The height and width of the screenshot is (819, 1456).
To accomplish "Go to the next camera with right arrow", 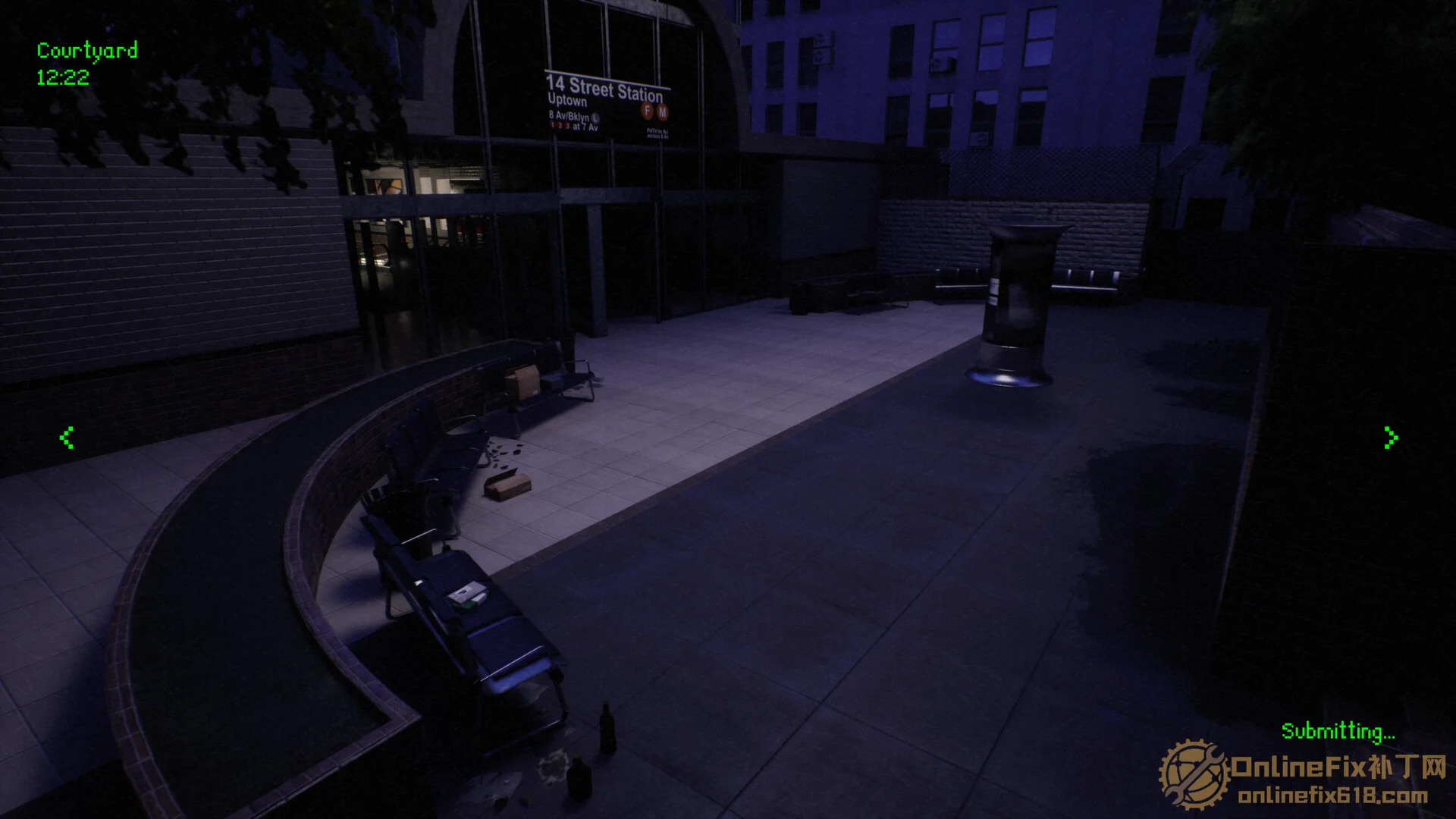I will (x=1390, y=438).
